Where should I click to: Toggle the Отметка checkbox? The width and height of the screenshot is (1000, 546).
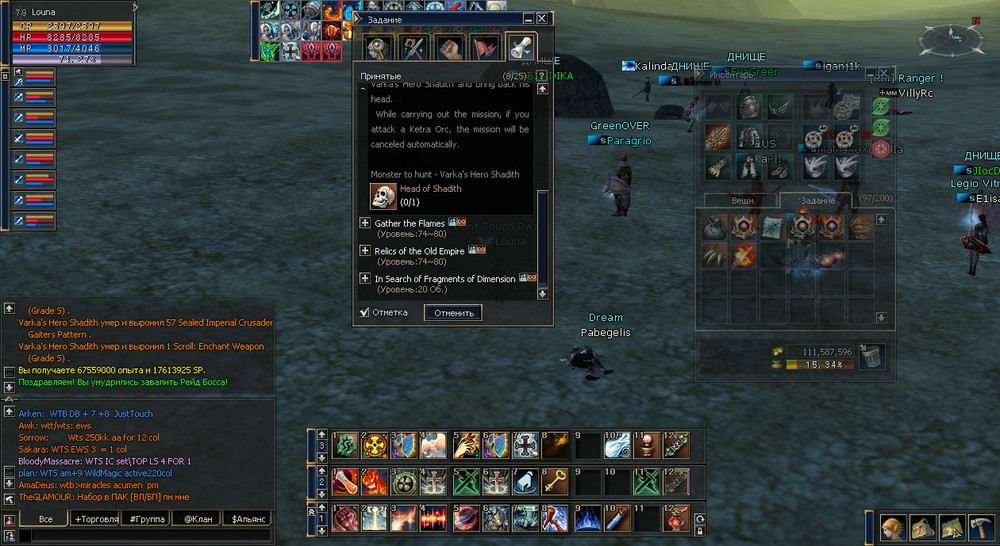point(365,313)
